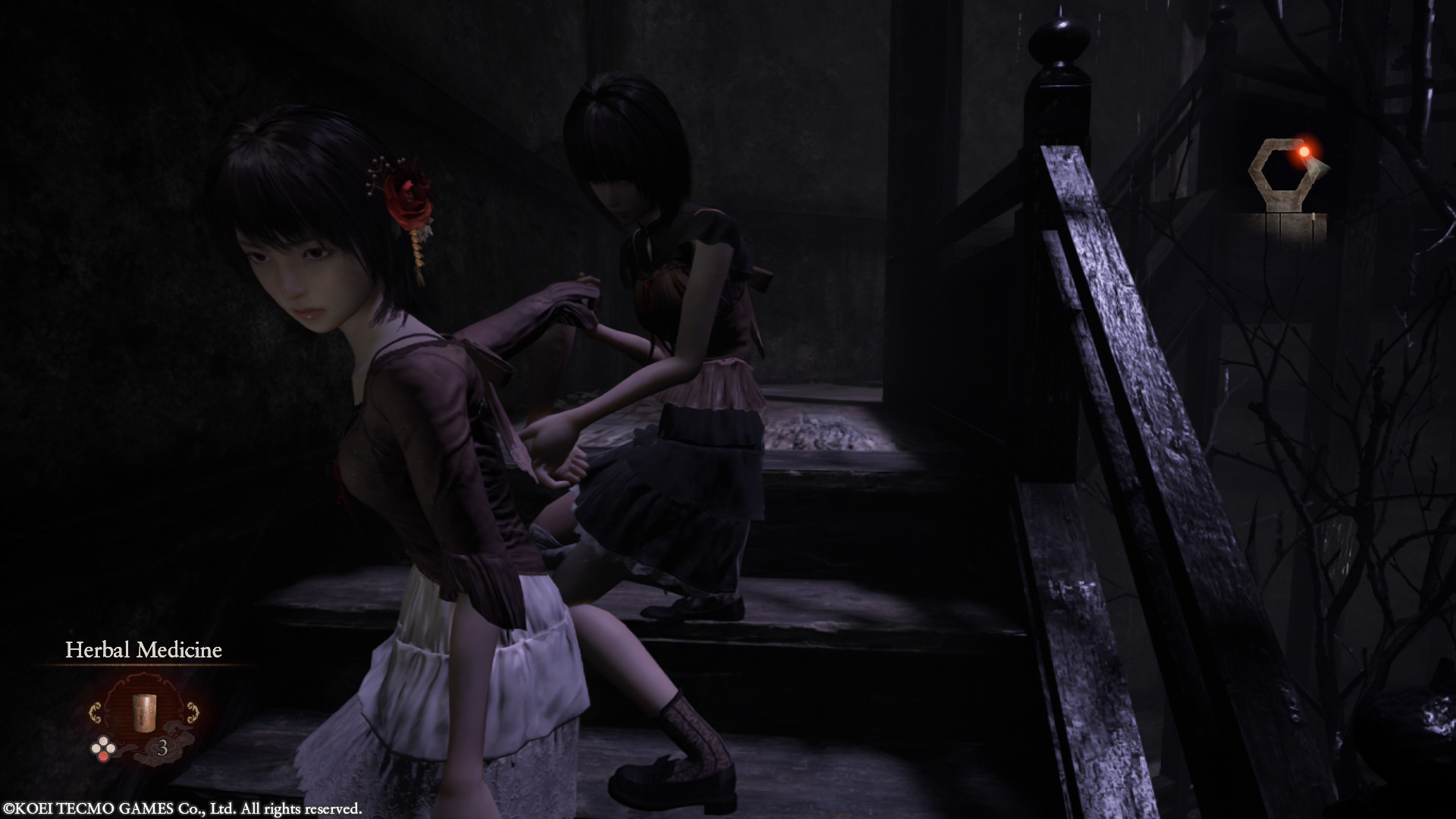
Task: Select the Herbal Medicine jar icon
Action: coord(144,714)
